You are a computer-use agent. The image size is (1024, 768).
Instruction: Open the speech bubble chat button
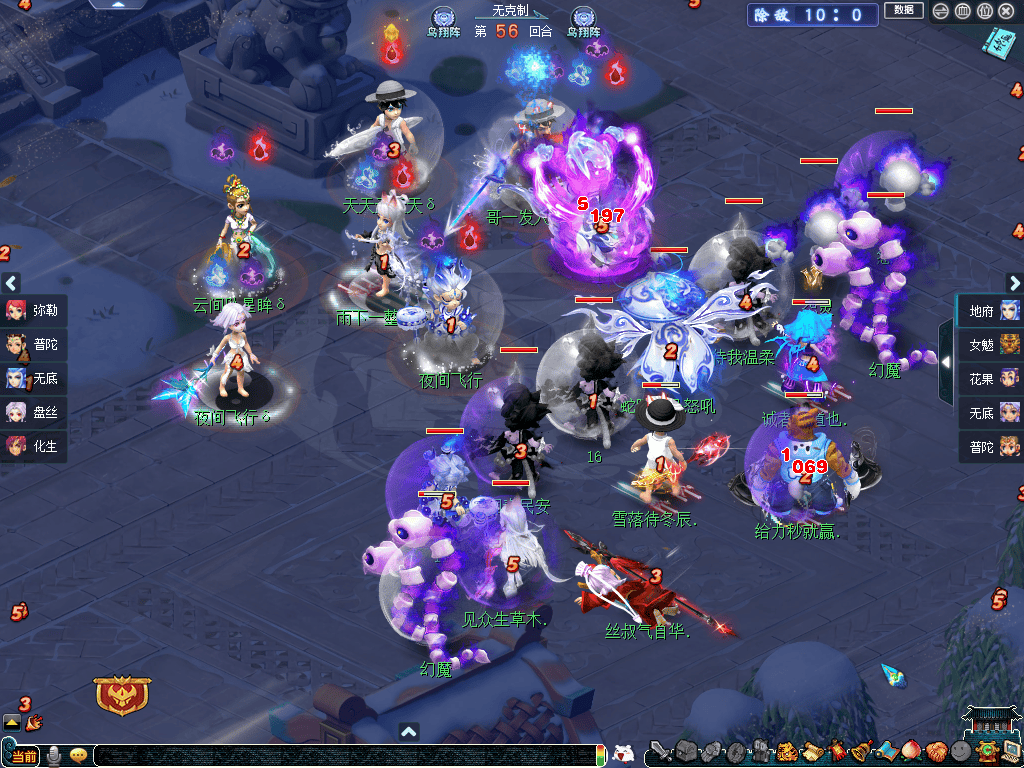pos(78,755)
